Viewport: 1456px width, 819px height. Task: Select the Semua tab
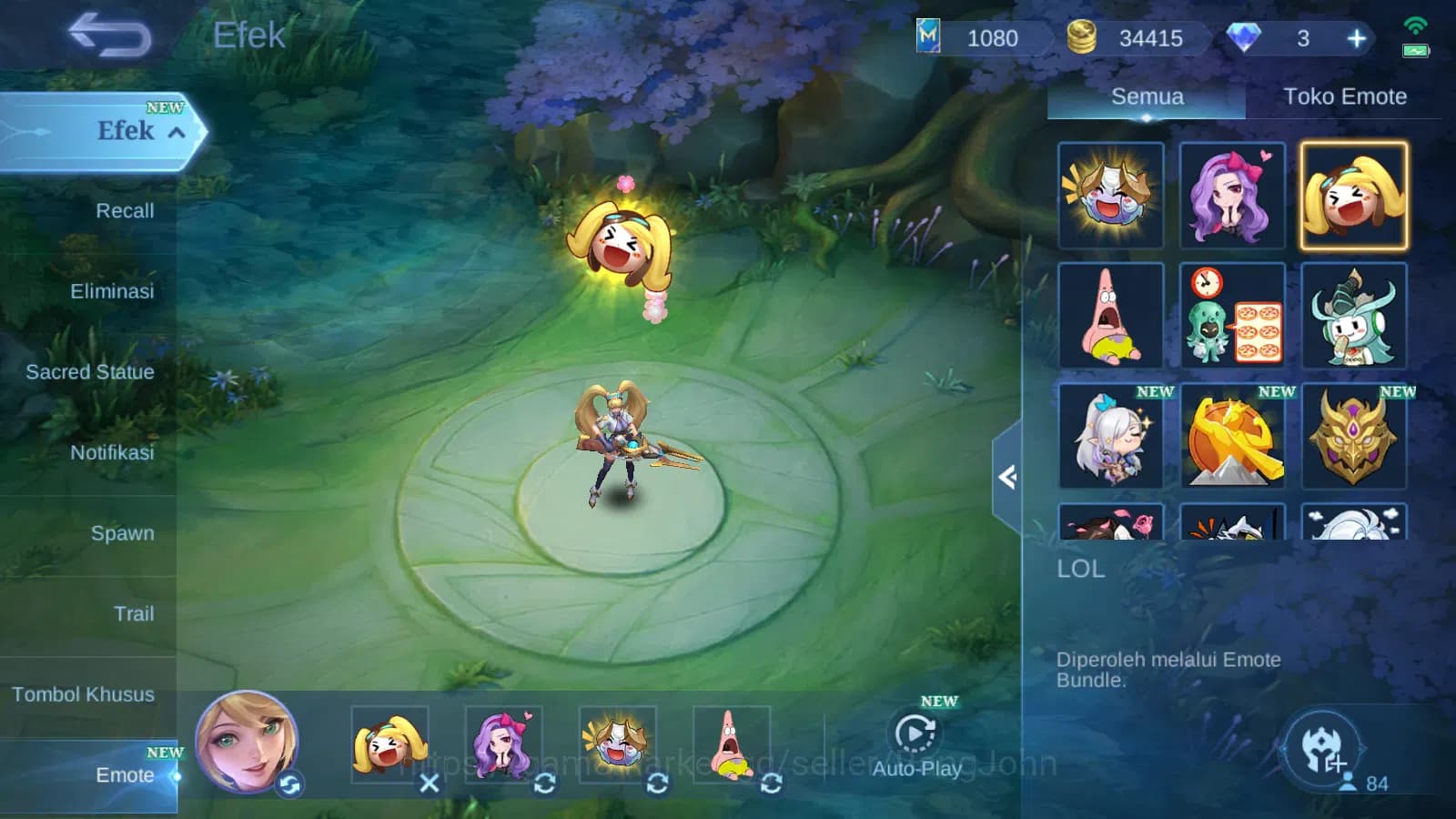pos(1146,96)
